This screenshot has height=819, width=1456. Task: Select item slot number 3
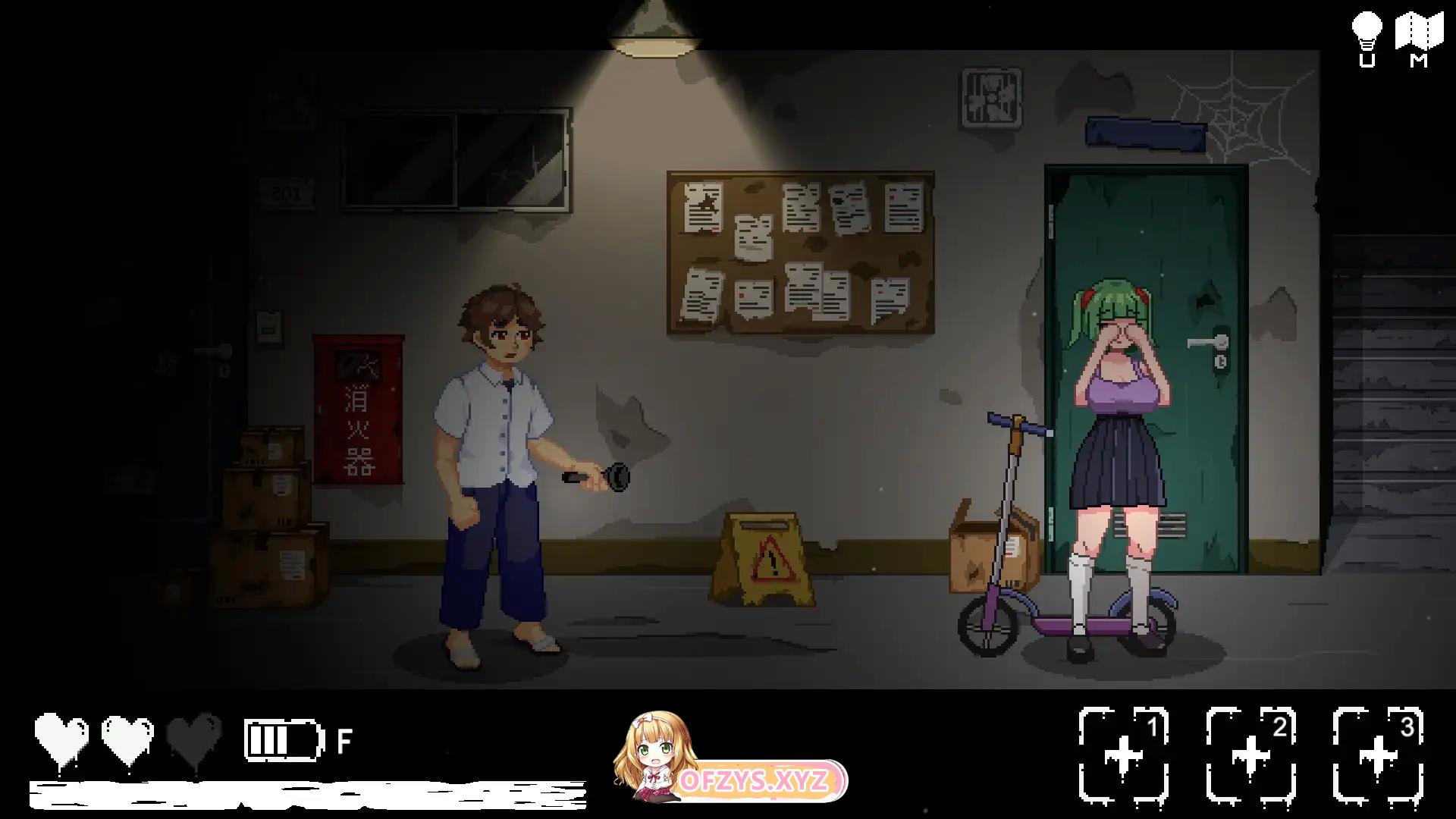click(1378, 755)
